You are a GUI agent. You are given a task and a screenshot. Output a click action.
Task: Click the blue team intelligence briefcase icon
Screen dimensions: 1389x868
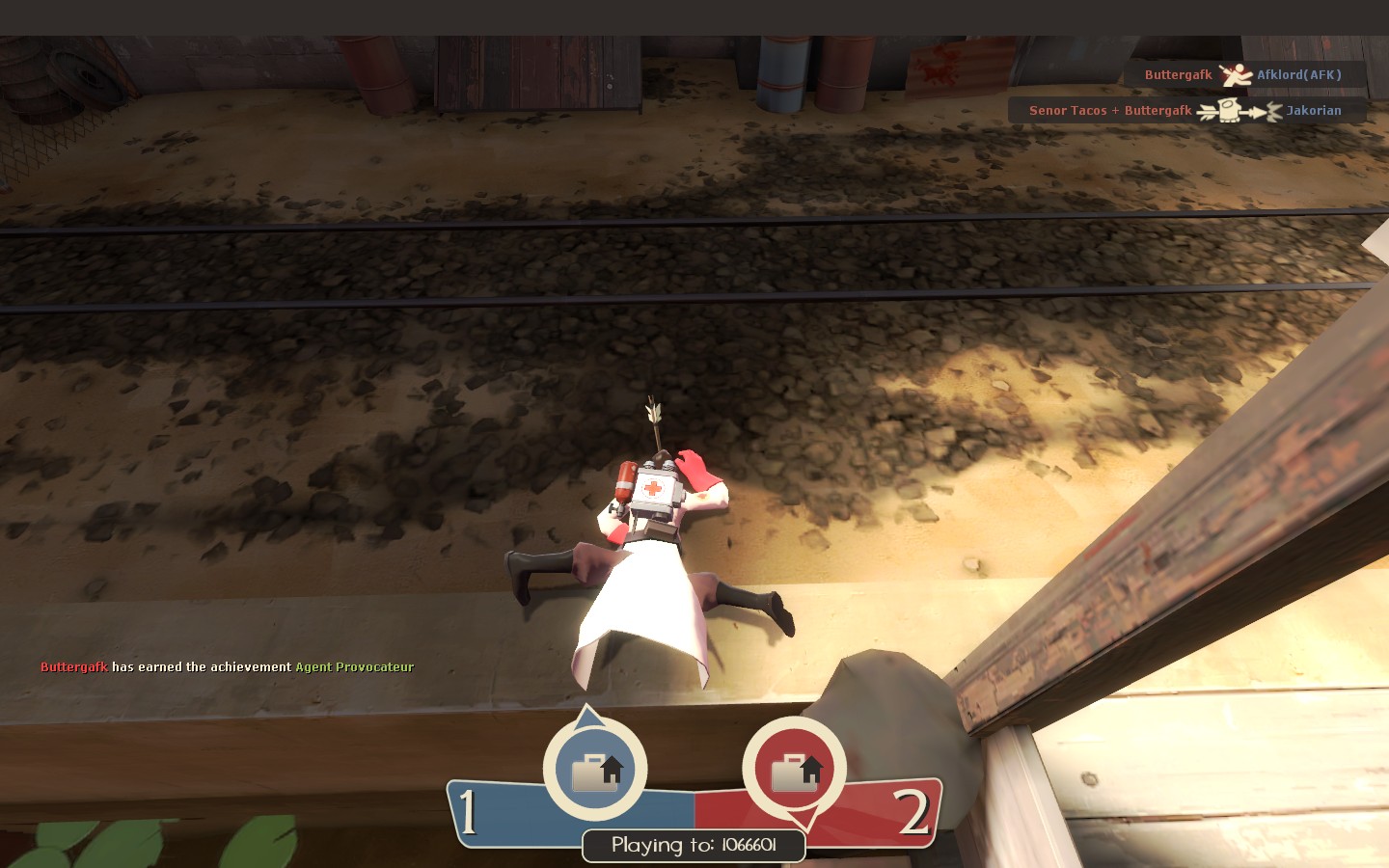pos(595,770)
